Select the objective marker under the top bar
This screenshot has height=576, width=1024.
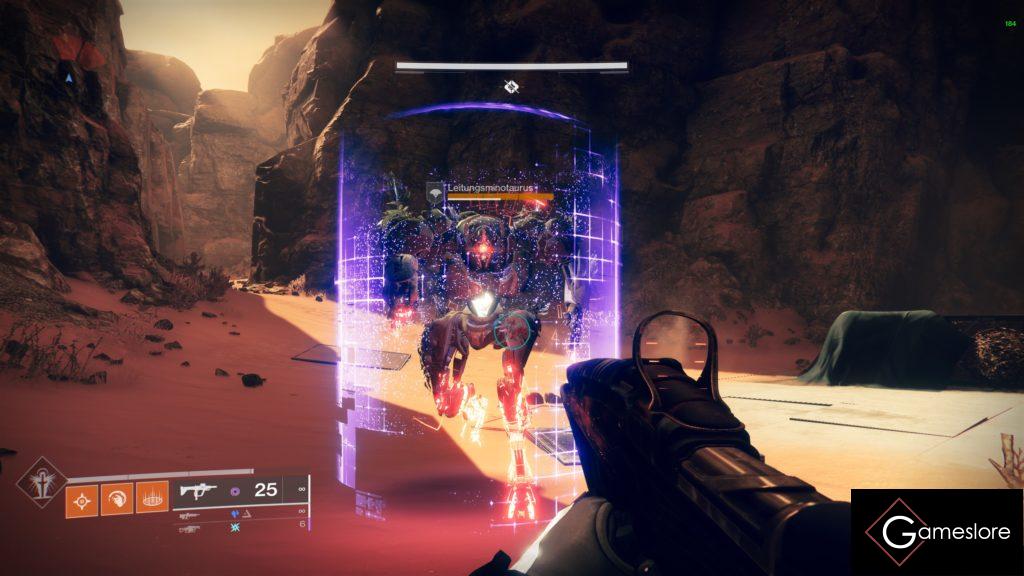511,87
